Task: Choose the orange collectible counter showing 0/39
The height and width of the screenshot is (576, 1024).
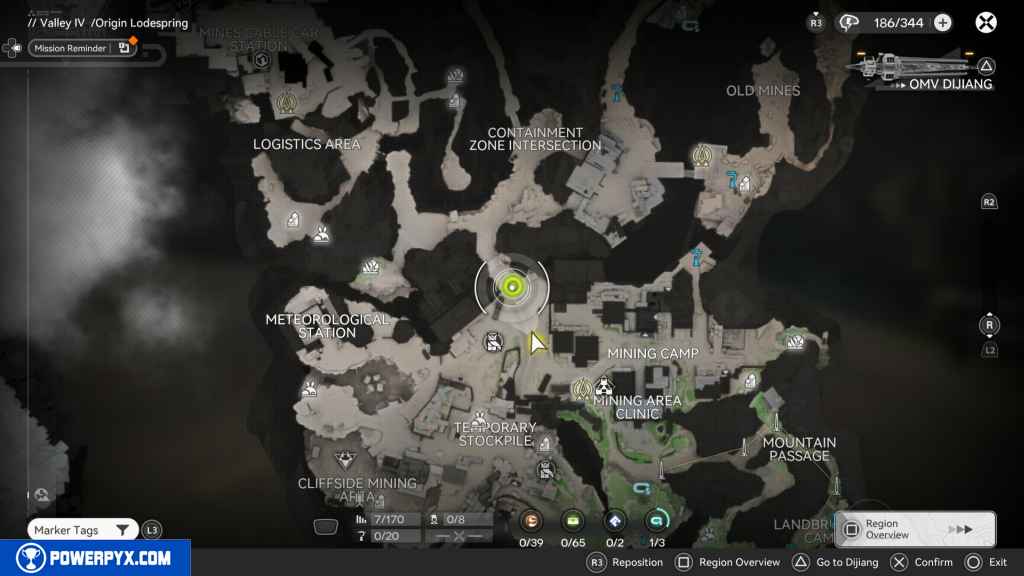Action: (x=531, y=520)
